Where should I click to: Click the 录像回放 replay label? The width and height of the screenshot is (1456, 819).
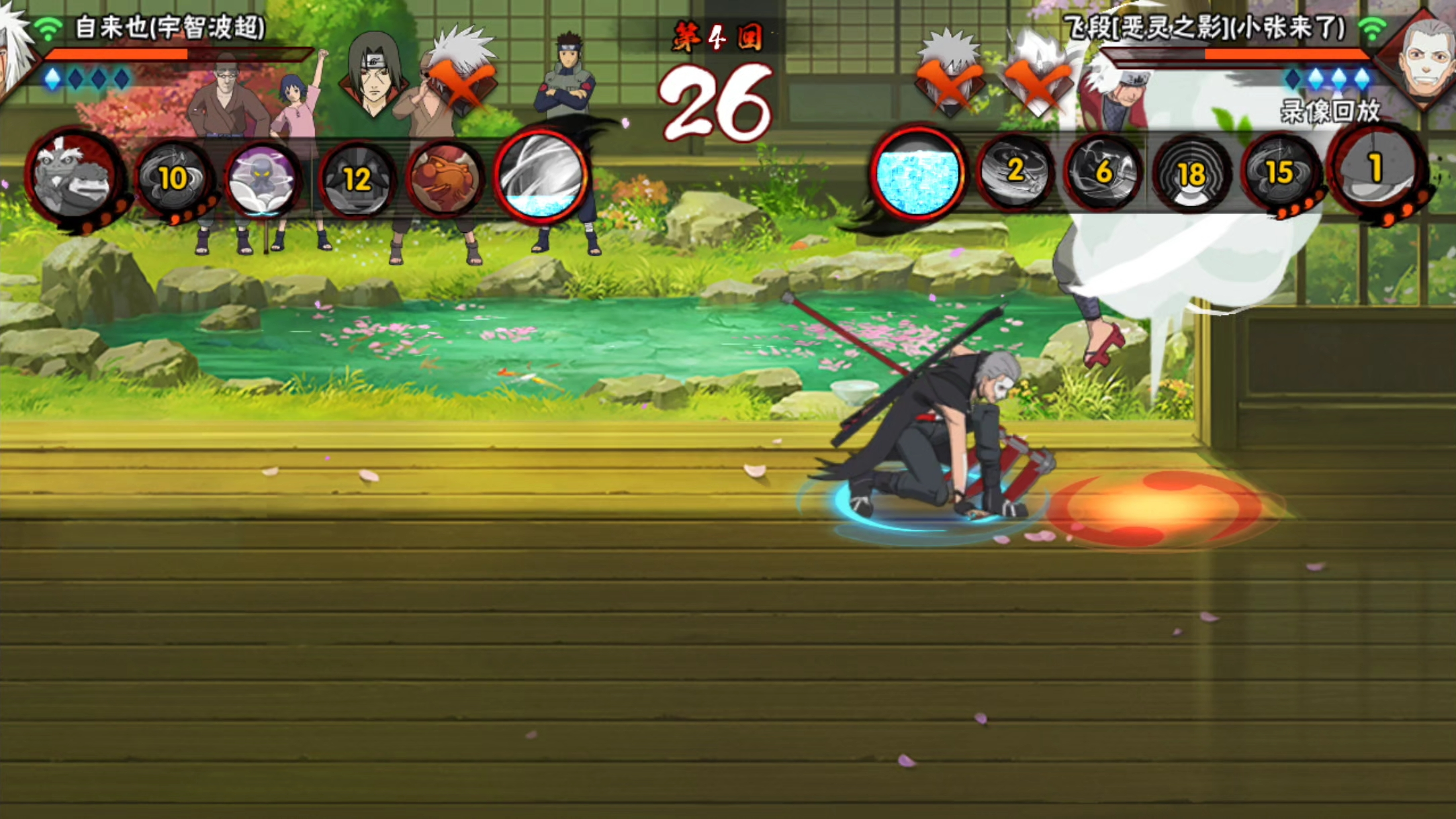tap(1330, 111)
